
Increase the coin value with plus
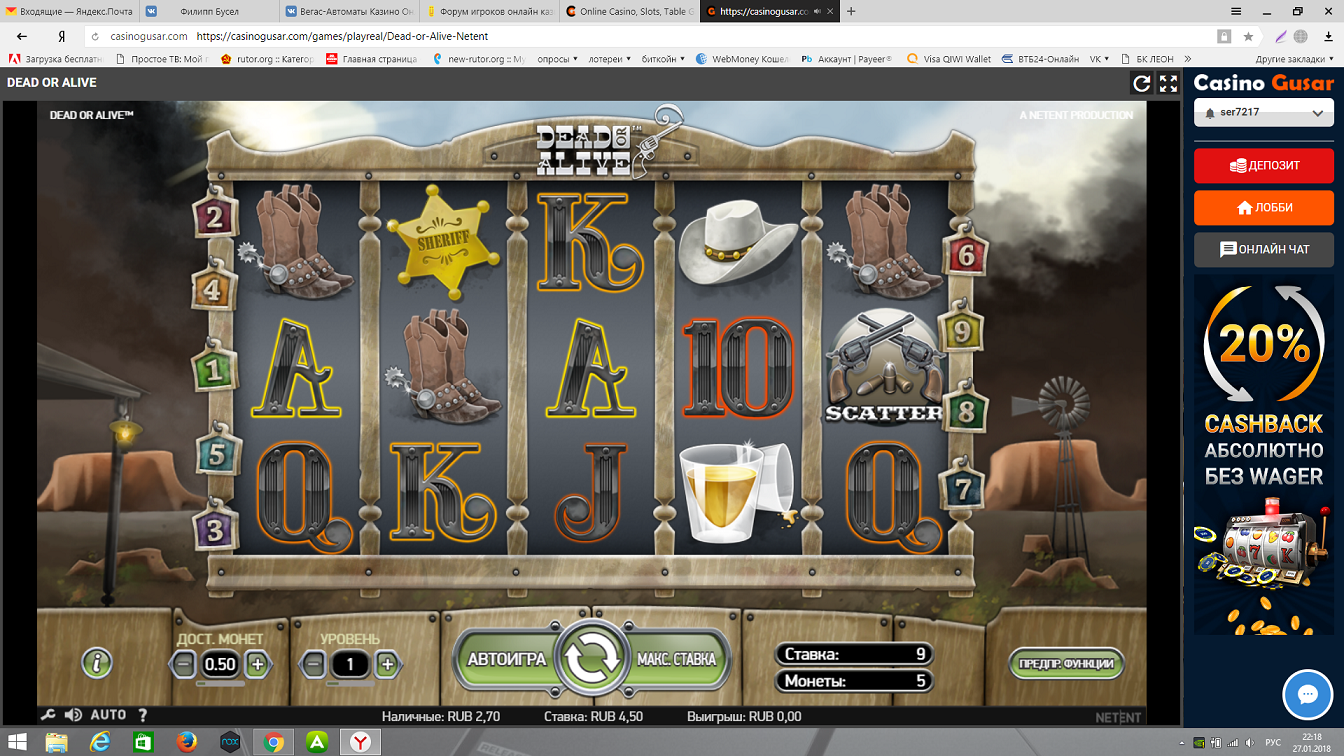(257, 663)
